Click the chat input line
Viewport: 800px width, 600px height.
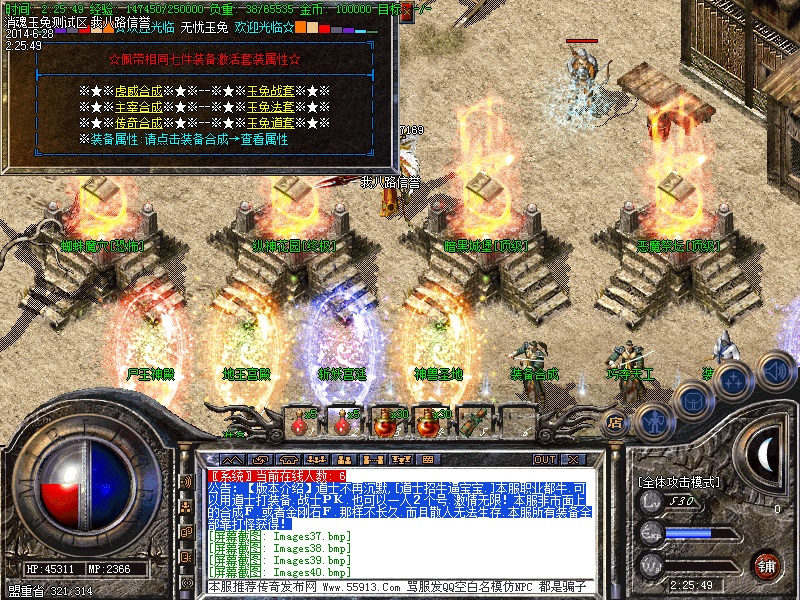click(x=400, y=586)
